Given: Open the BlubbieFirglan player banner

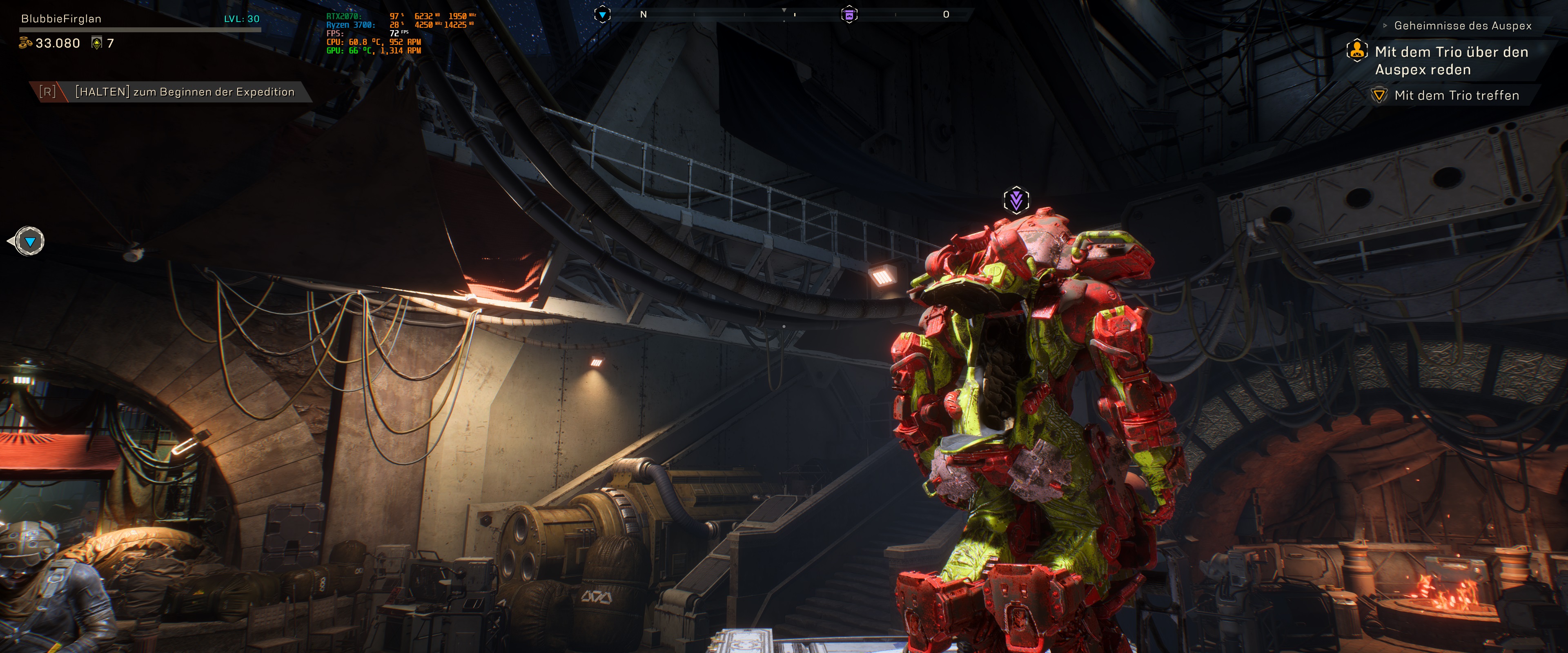Looking at the screenshot, I should [62, 19].
